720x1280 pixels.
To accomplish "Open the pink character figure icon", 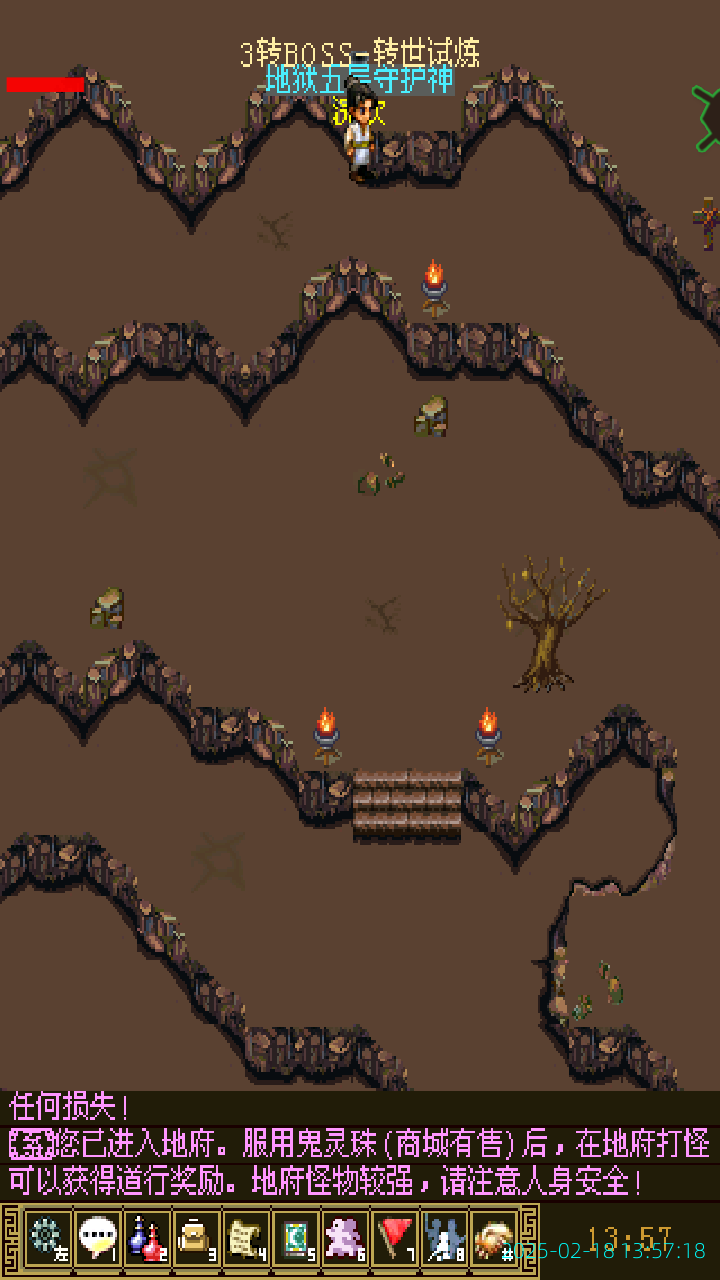I will (x=346, y=1238).
